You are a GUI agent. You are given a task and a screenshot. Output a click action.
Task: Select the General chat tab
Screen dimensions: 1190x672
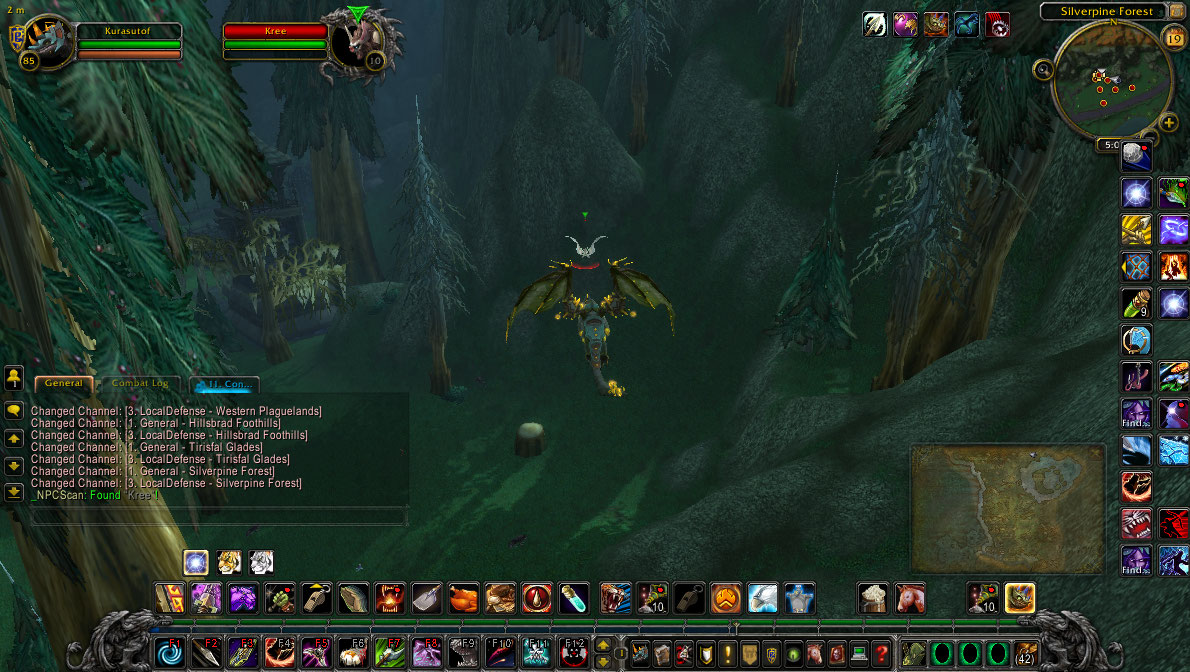[63, 383]
